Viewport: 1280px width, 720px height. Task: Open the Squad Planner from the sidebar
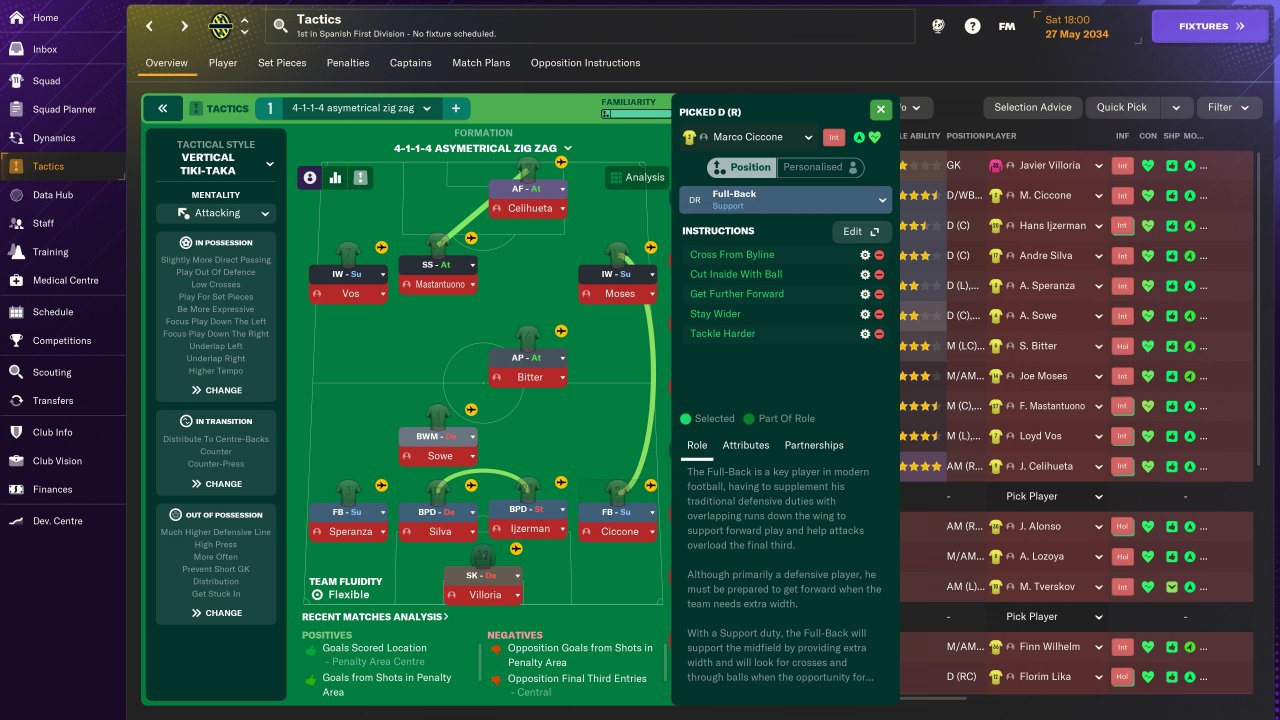click(x=64, y=109)
